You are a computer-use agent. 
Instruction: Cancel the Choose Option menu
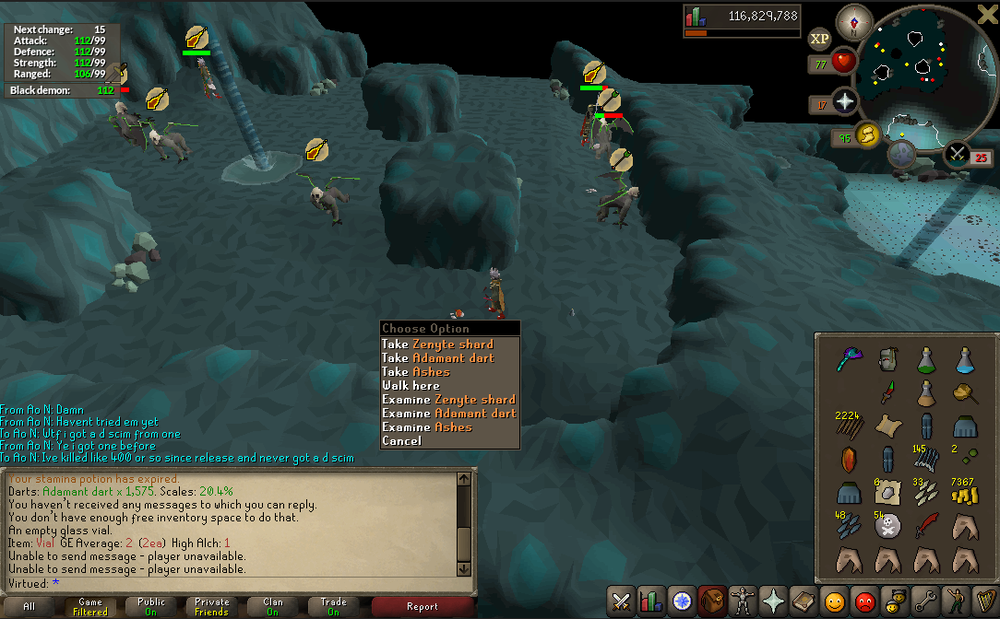pyautogui.click(x=402, y=441)
